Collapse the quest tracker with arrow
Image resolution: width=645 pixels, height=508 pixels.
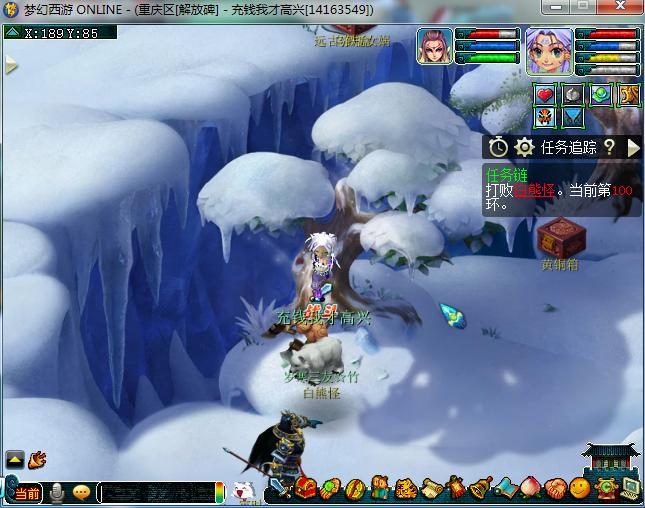(633, 147)
